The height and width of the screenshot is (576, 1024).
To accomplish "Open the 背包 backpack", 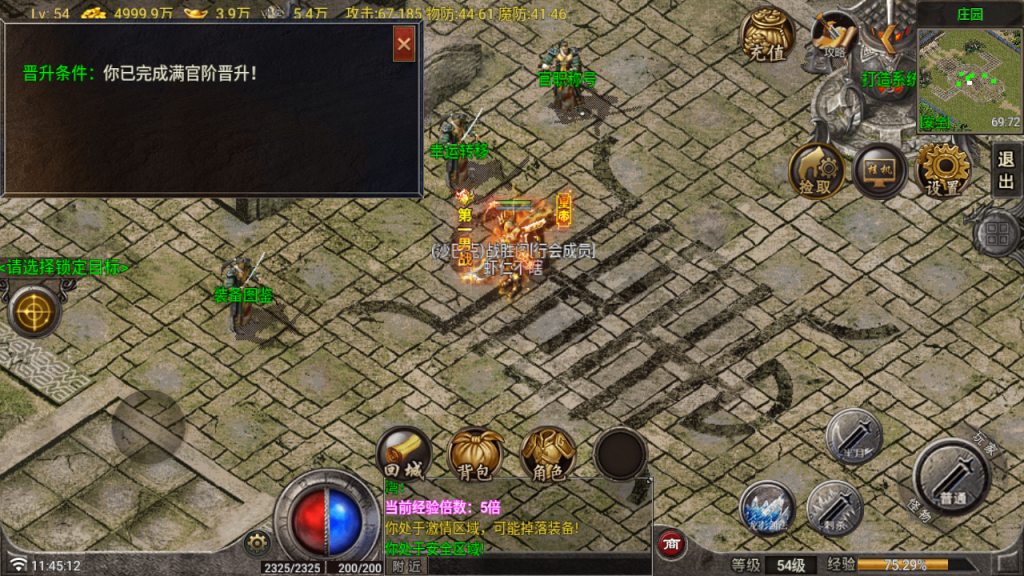I will pos(475,453).
